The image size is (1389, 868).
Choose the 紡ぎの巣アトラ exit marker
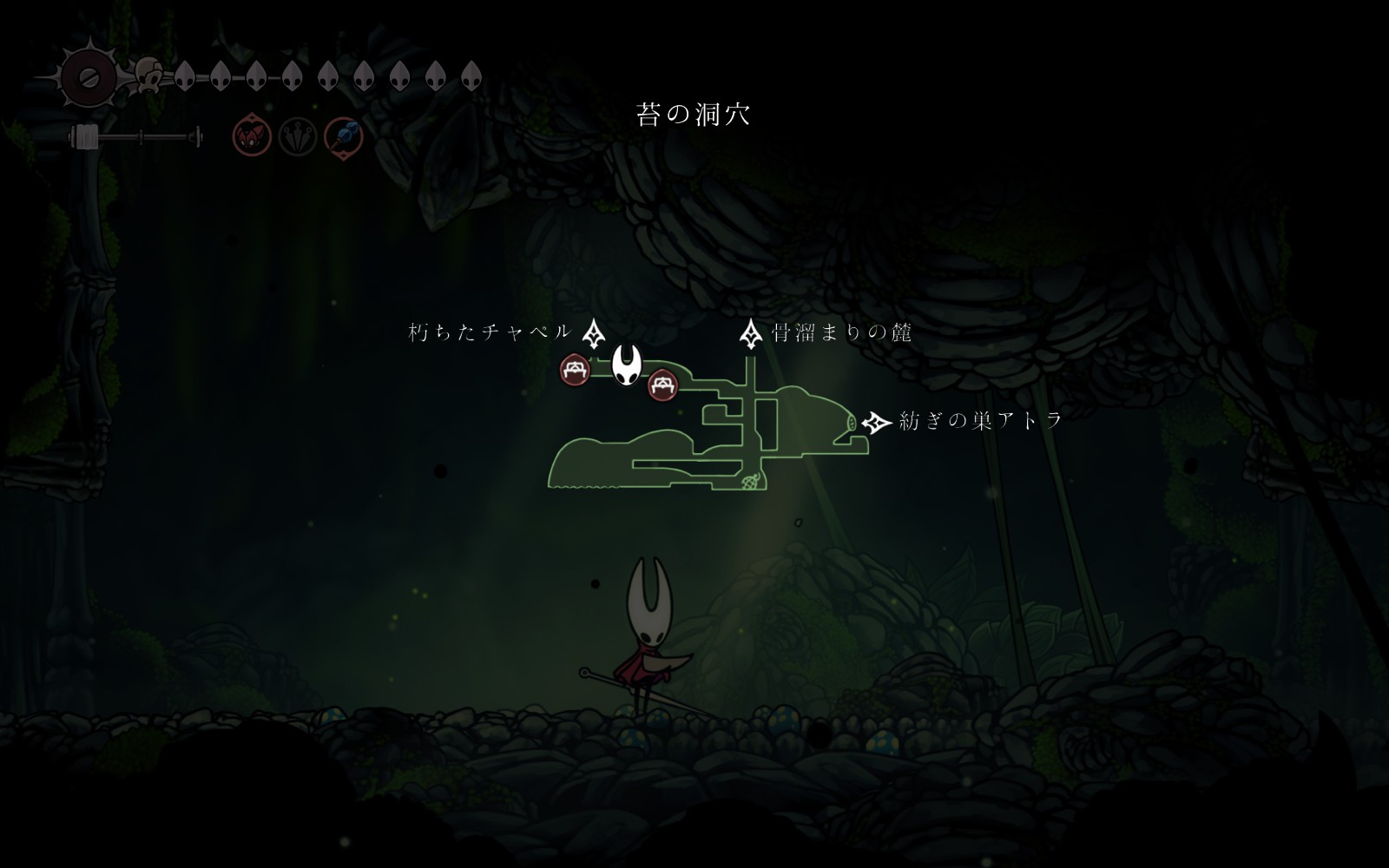tap(877, 423)
